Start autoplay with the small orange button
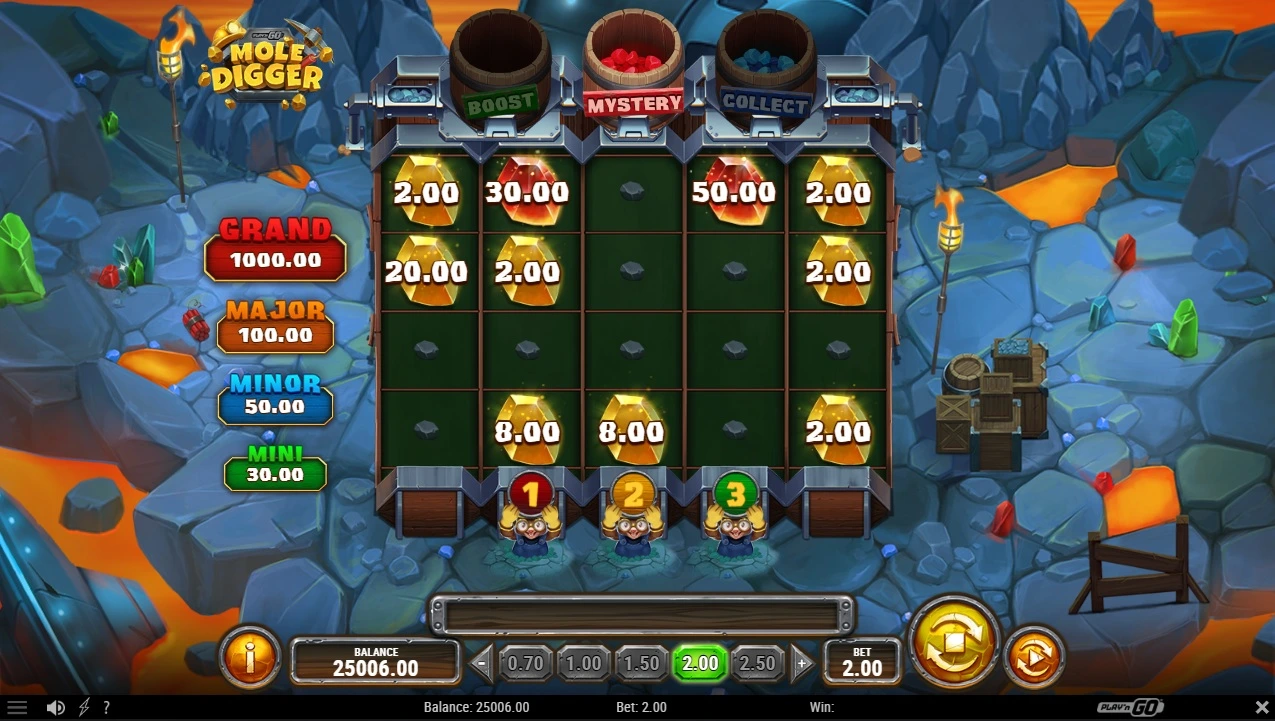1275x721 pixels. 1034,657
